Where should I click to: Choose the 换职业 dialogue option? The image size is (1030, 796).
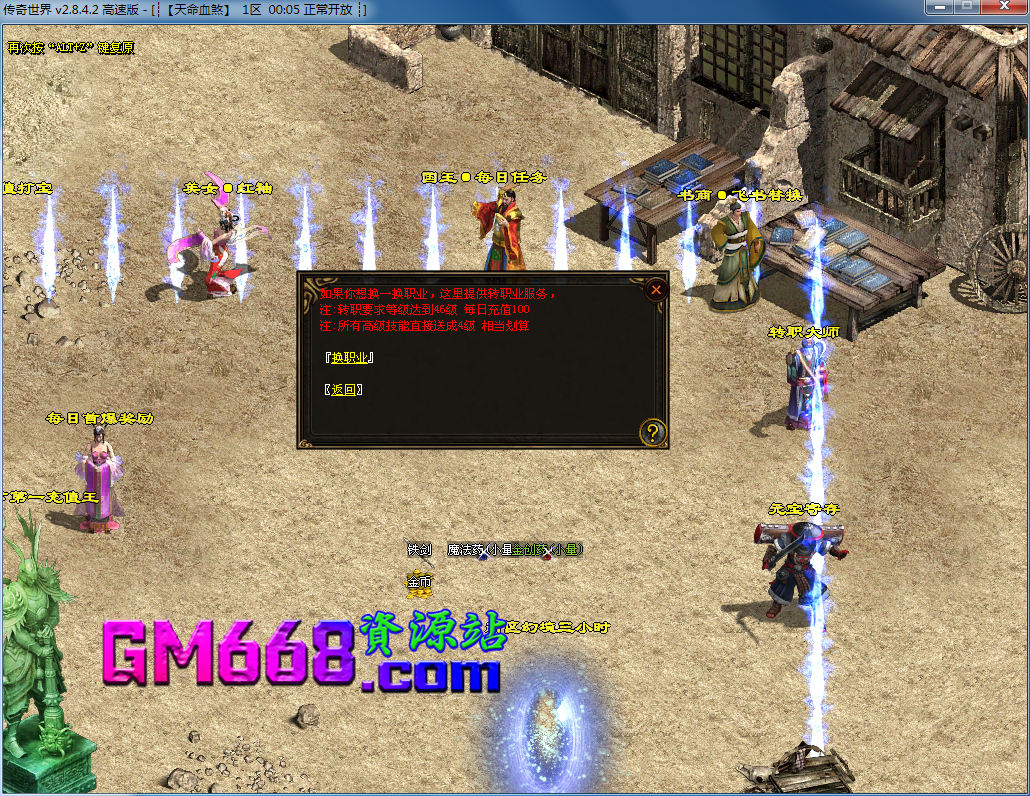(x=351, y=358)
